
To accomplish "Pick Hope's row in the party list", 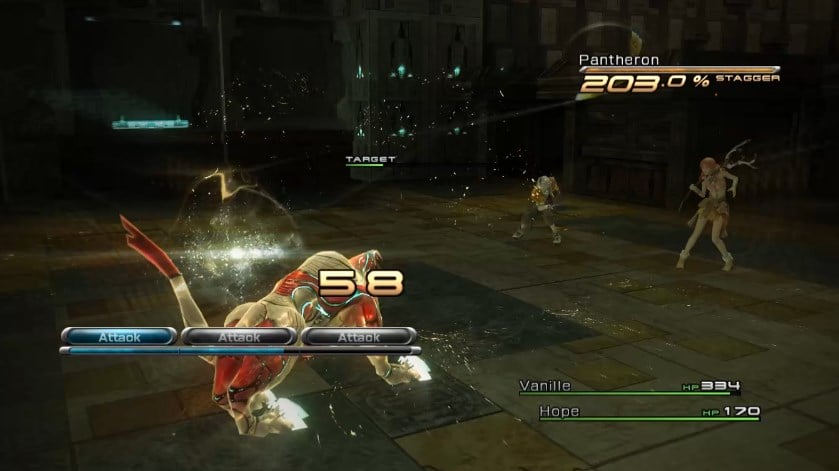I will (560, 411).
